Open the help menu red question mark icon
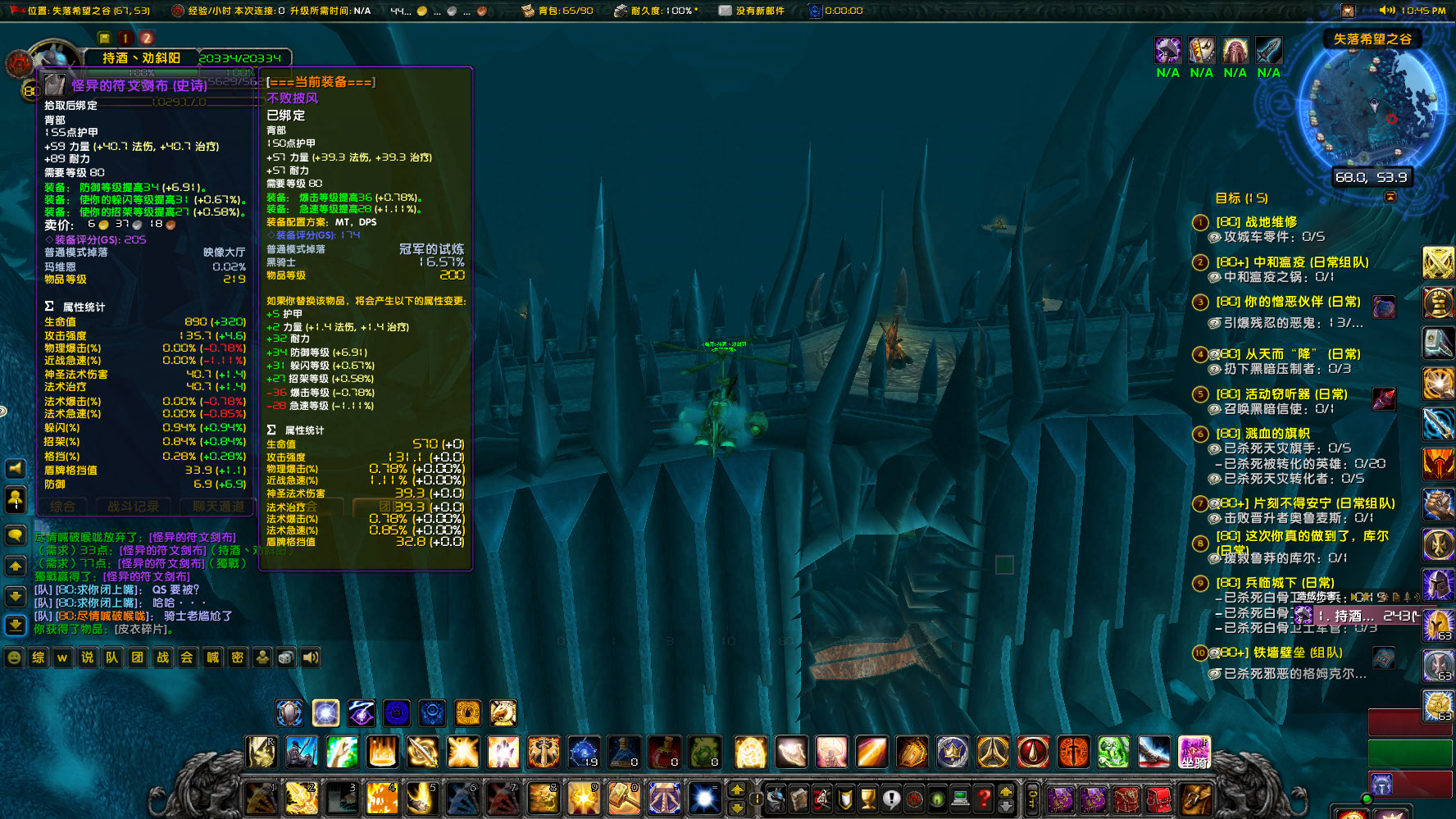 click(x=984, y=799)
